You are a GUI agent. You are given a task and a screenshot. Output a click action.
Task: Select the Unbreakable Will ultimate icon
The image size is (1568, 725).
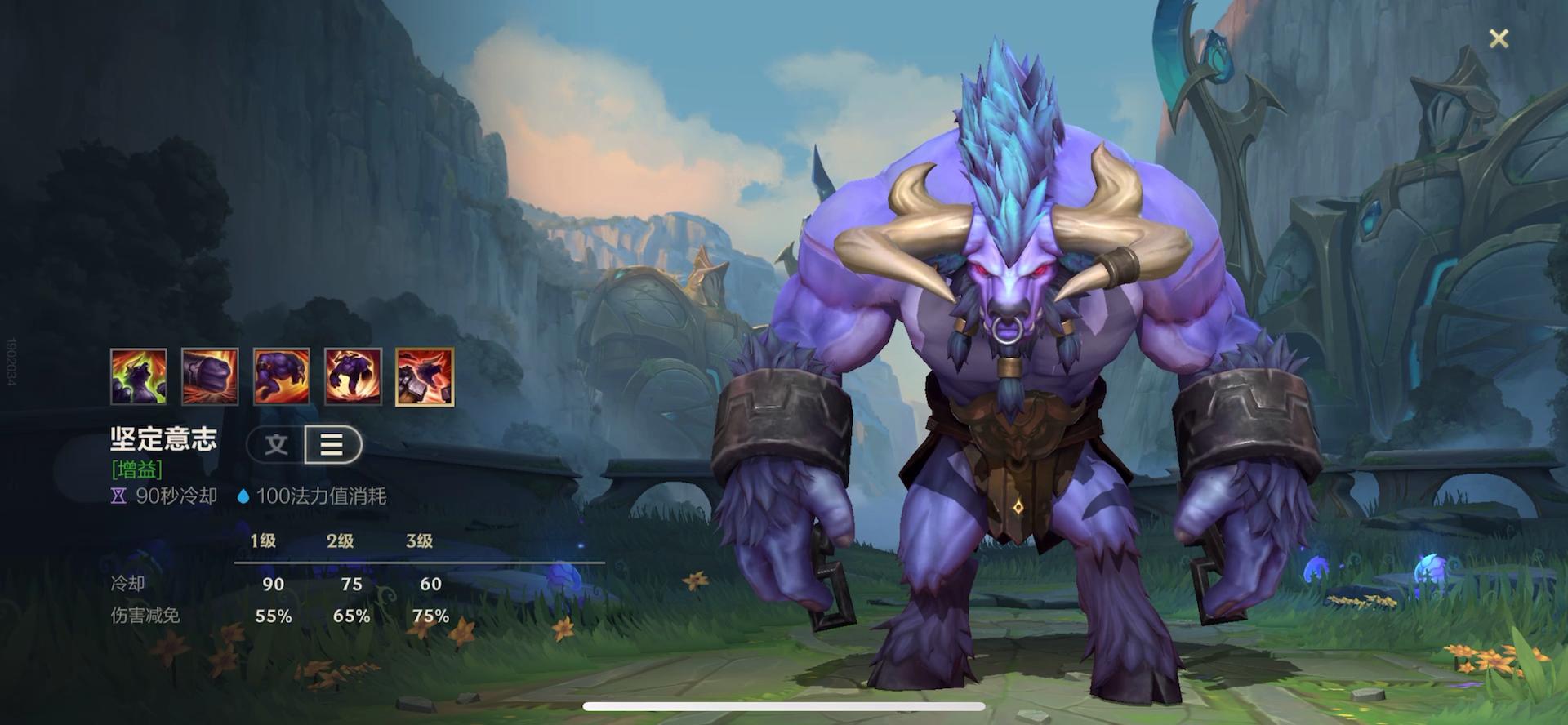[425, 376]
